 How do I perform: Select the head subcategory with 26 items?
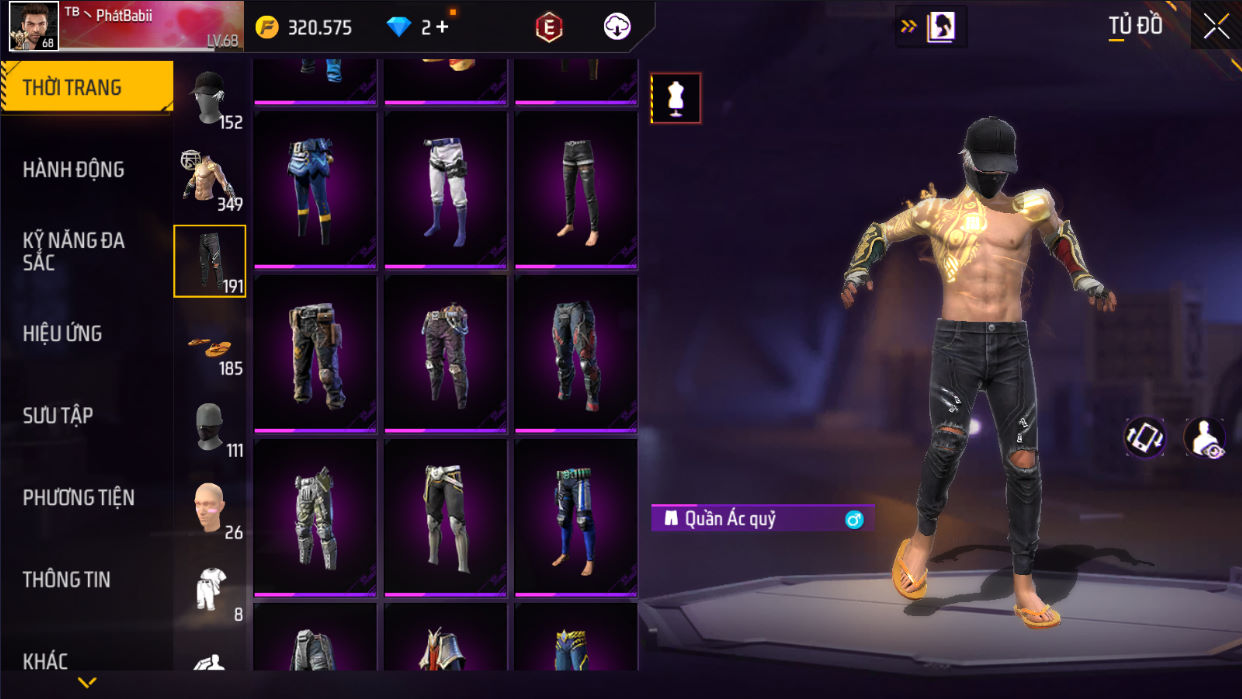pyautogui.click(x=210, y=509)
